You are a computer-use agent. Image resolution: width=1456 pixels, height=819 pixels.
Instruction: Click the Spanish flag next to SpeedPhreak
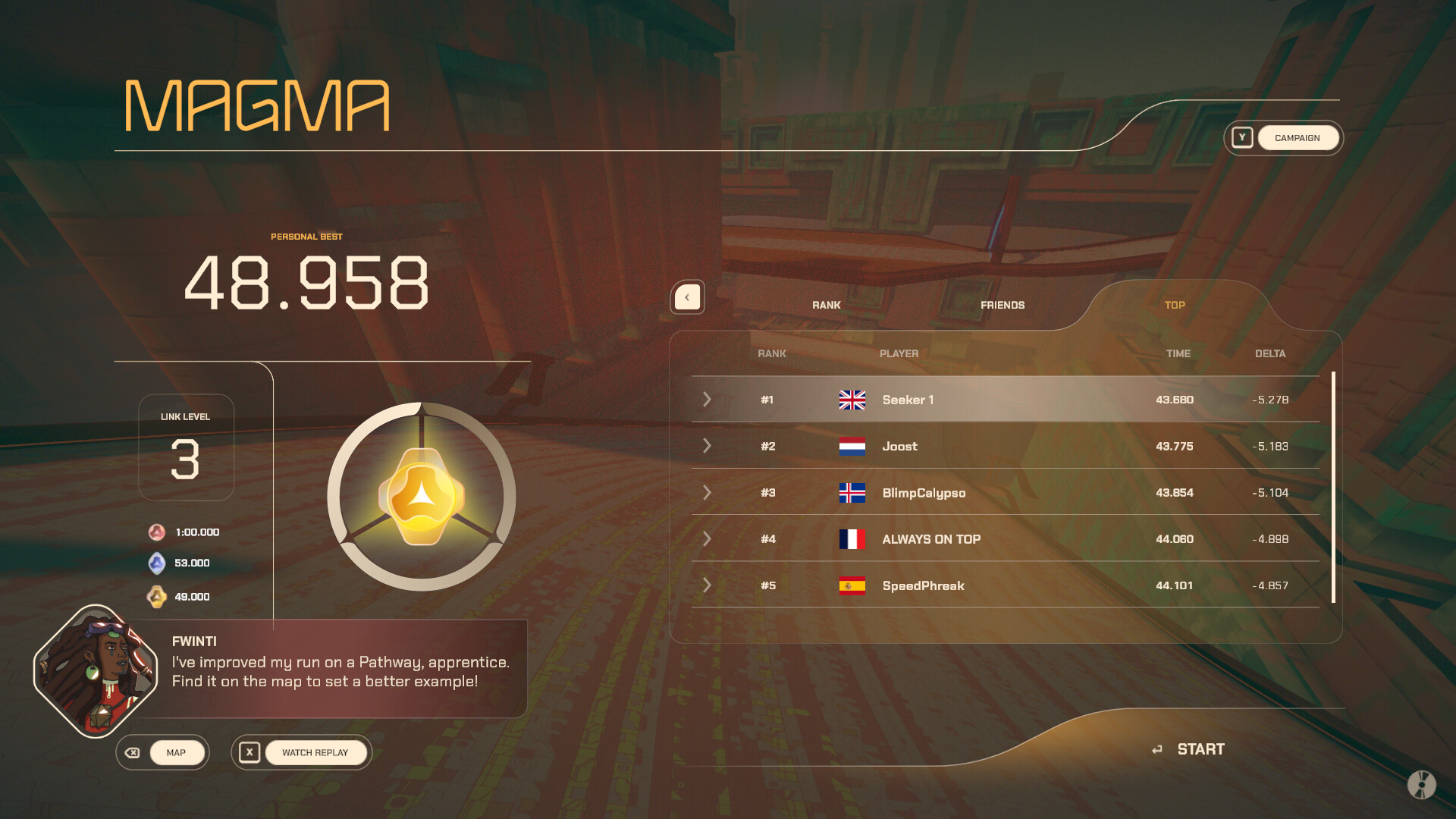pos(852,585)
